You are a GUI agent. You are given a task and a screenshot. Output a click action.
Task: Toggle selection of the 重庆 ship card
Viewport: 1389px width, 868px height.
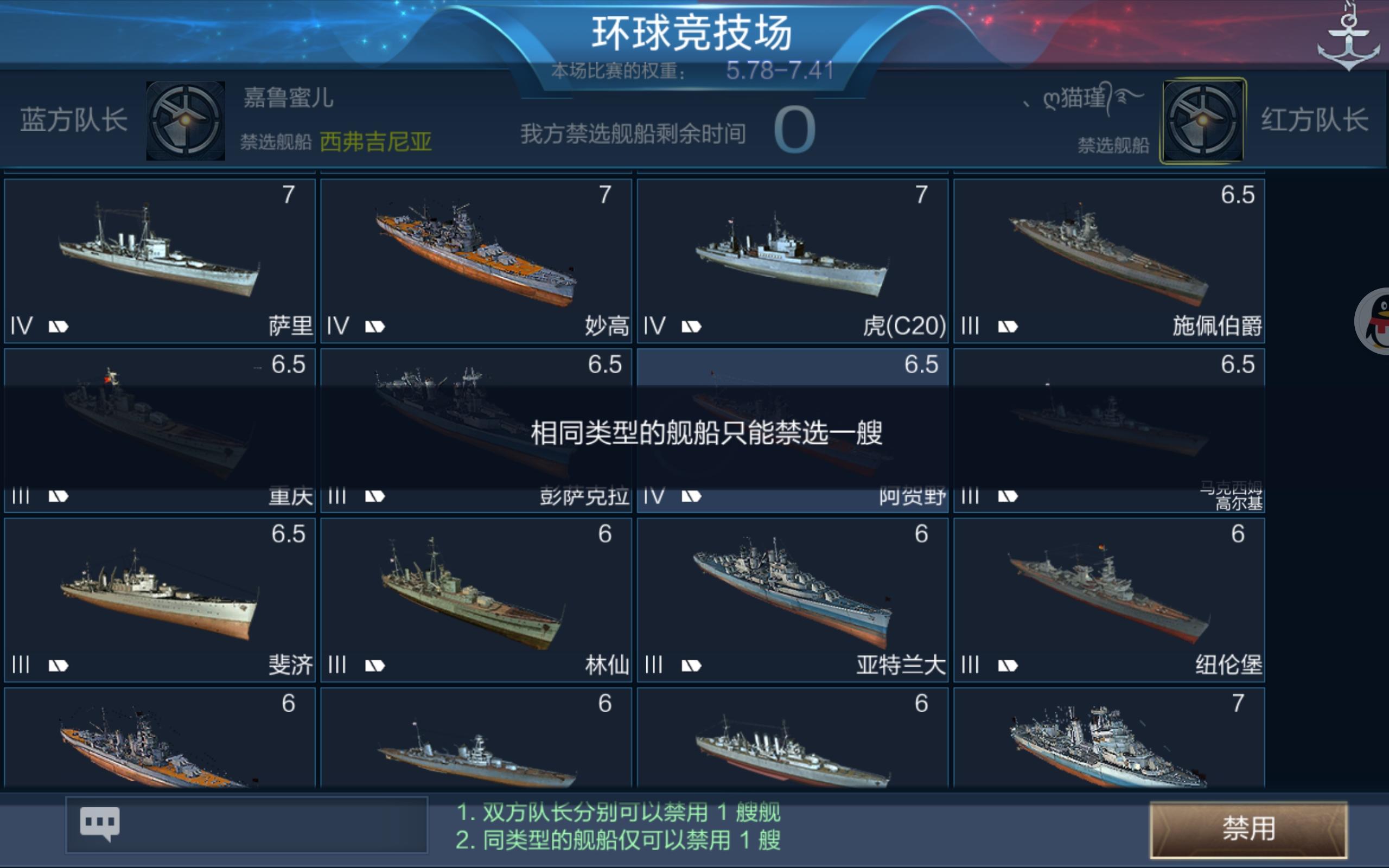(x=159, y=431)
